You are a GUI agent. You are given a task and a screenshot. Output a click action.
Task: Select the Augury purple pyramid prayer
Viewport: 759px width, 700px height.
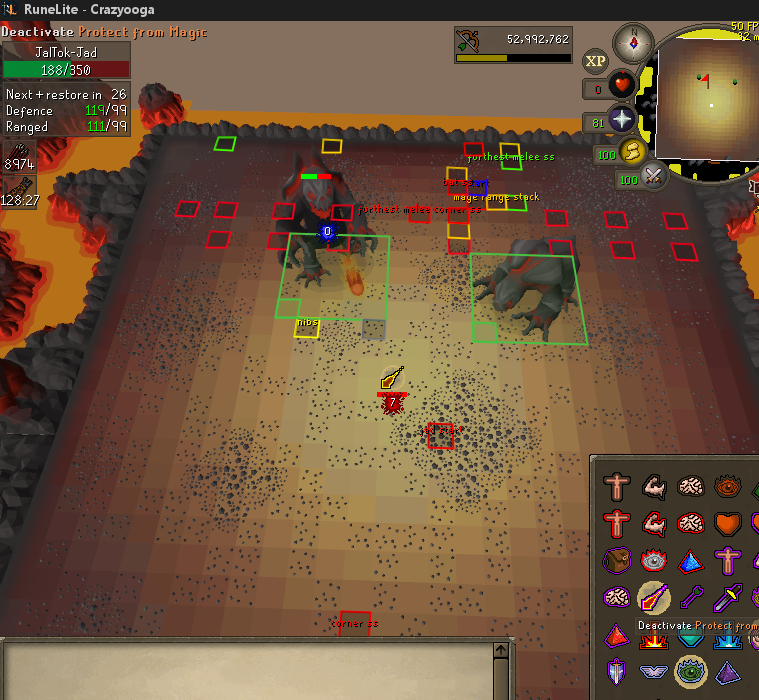pos(728,670)
